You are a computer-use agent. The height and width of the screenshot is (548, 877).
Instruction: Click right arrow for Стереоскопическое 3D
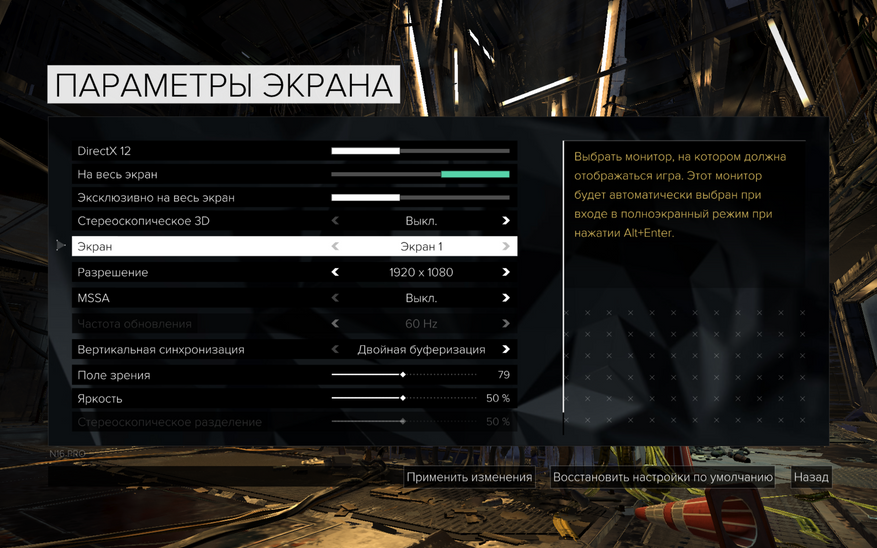(x=506, y=221)
